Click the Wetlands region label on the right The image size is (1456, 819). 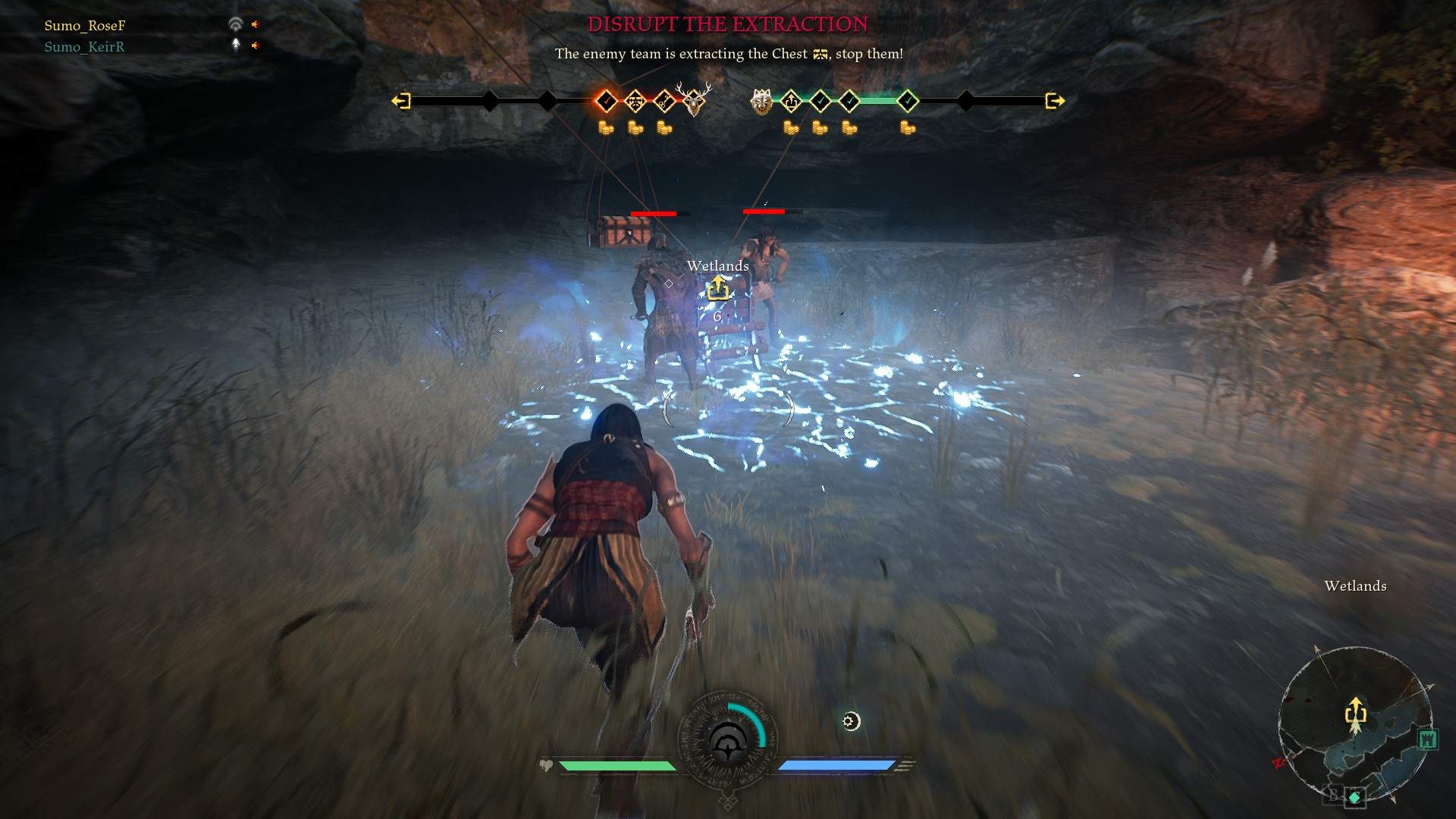coord(1355,585)
